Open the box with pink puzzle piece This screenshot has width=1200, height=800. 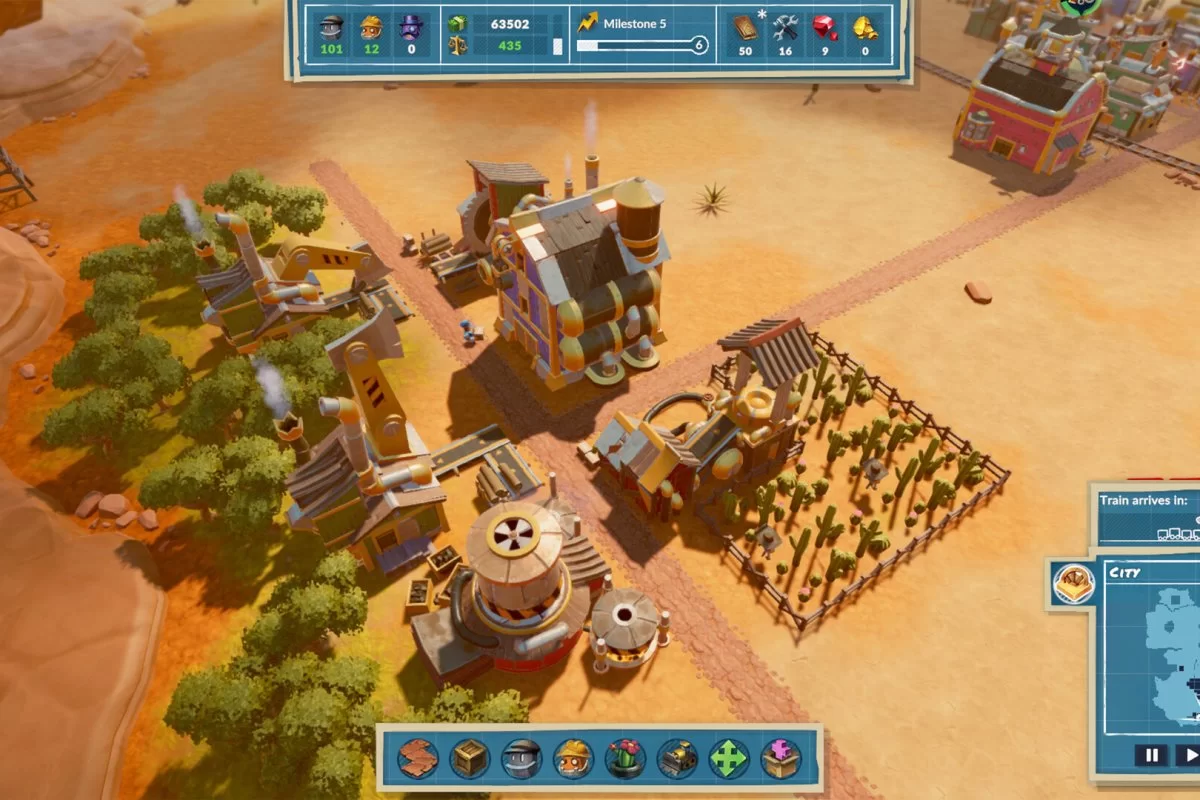click(781, 759)
